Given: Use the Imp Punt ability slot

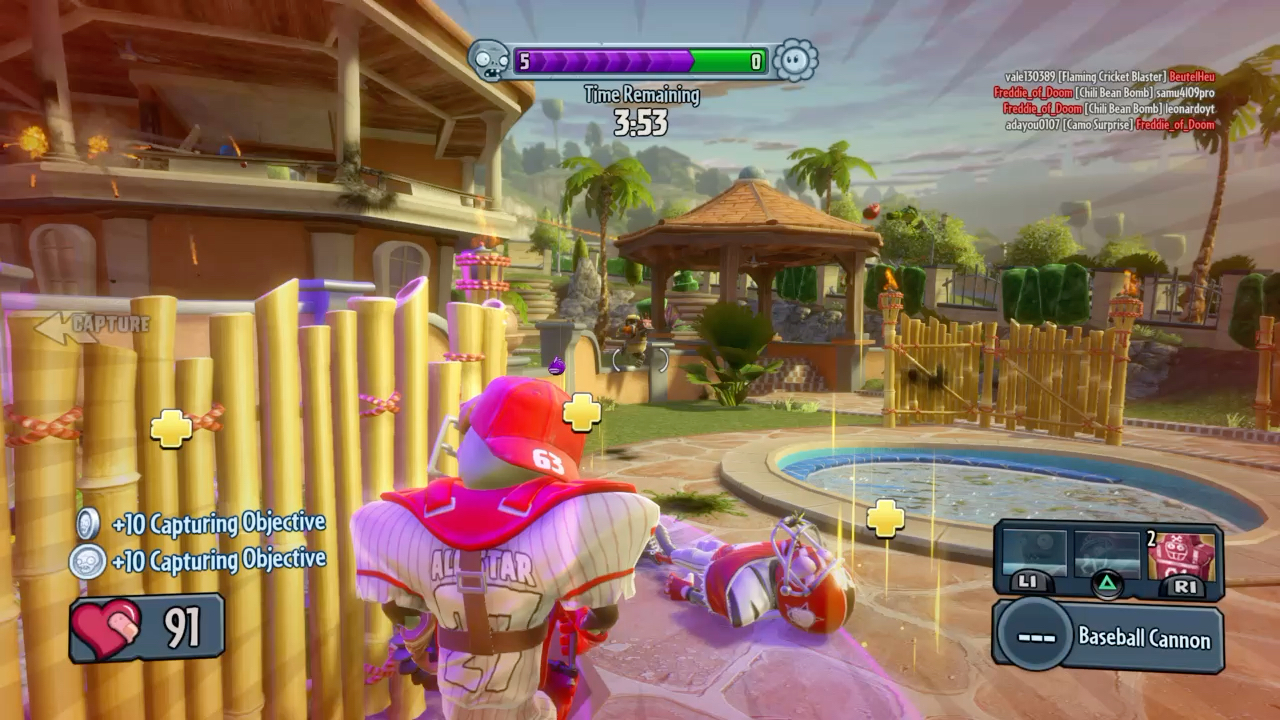Looking at the screenshot, I should point(1107,555).
